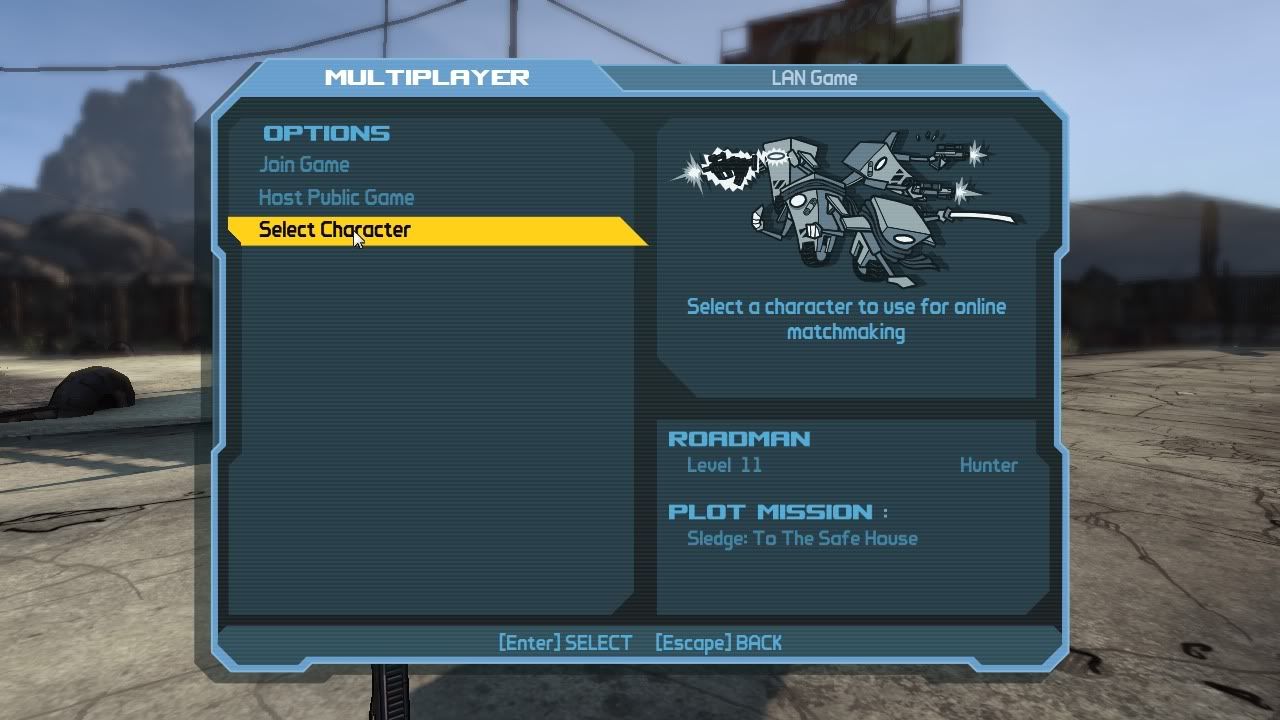Choose the Join Game option
Screen dimensions: 1280x720
point(304,165)
